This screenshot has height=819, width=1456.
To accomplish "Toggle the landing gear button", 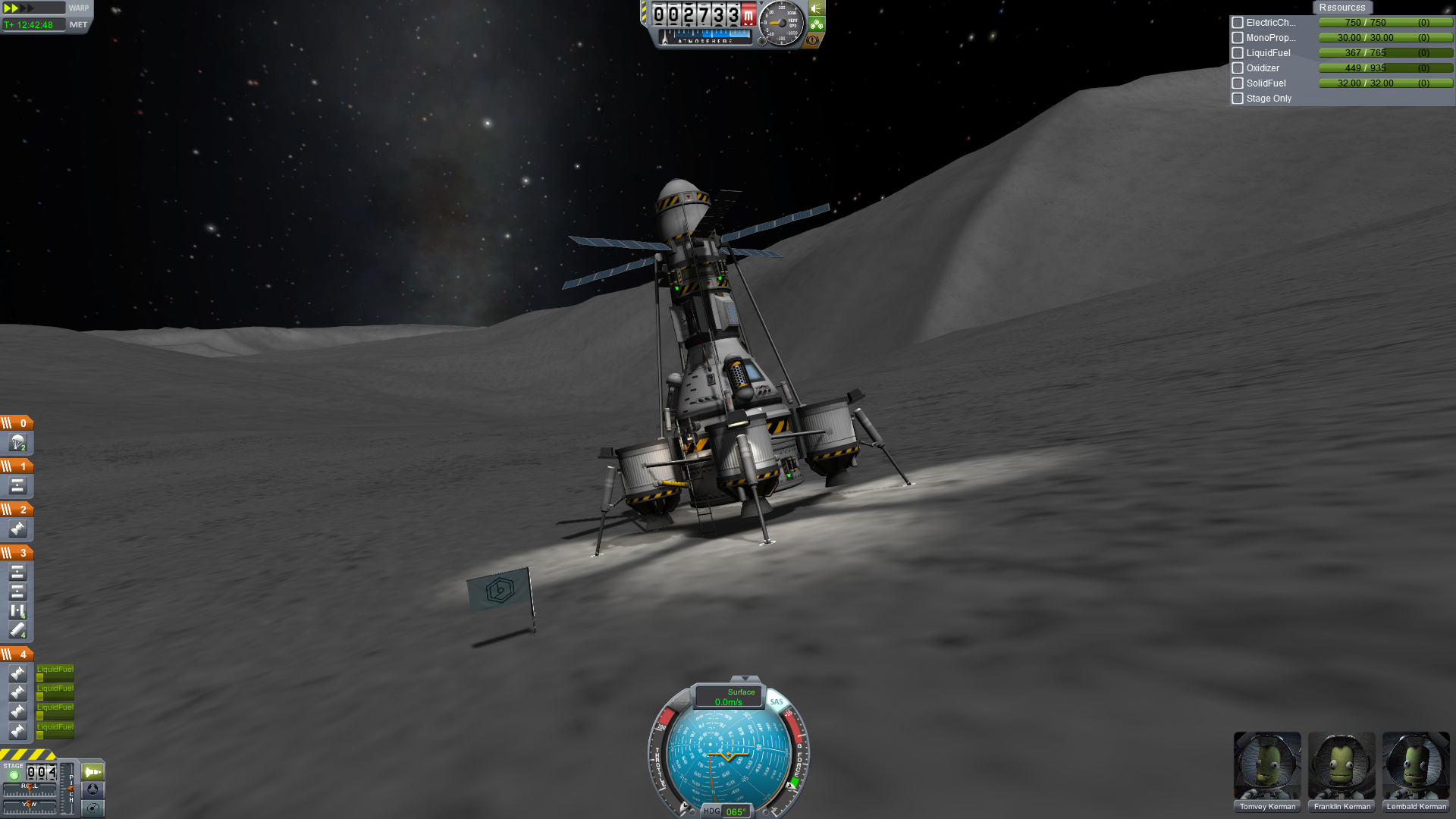I will 817,24.
